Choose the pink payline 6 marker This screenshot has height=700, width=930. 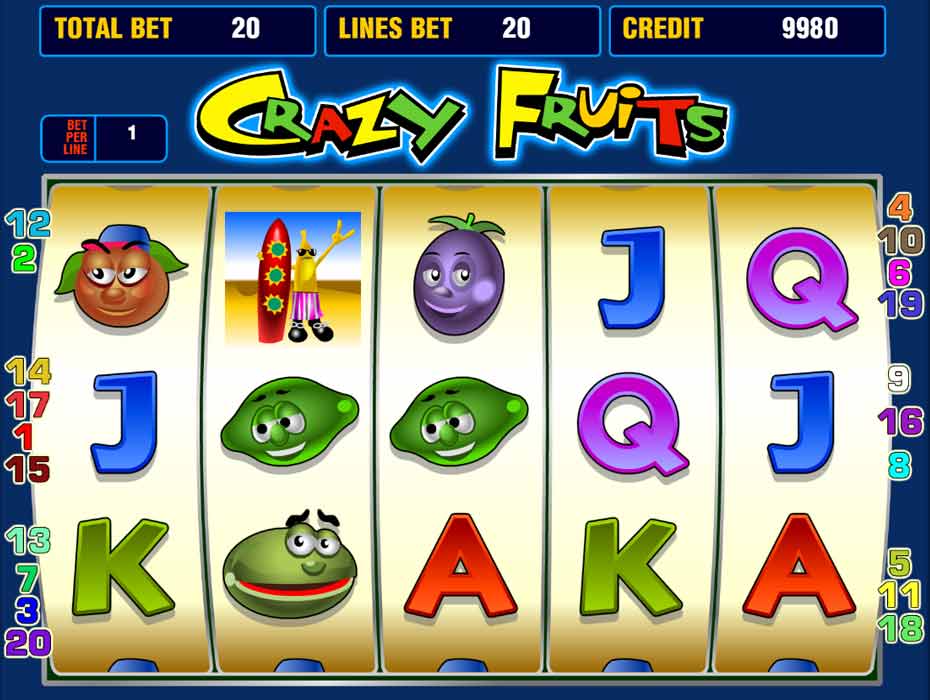900,272
